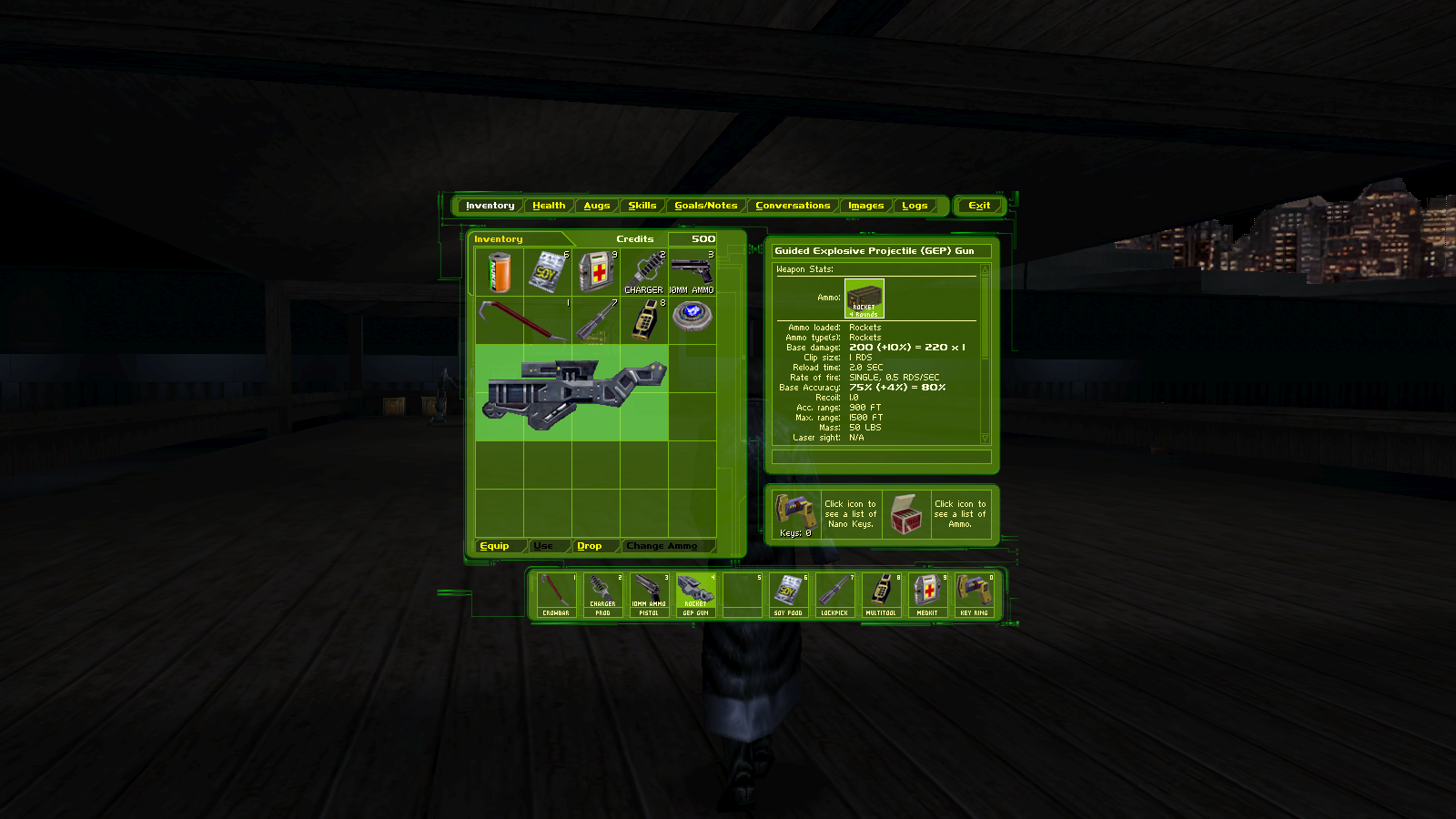Open the Augs tab
Viewport: 1456px width, 819px height.
[597, 206]
